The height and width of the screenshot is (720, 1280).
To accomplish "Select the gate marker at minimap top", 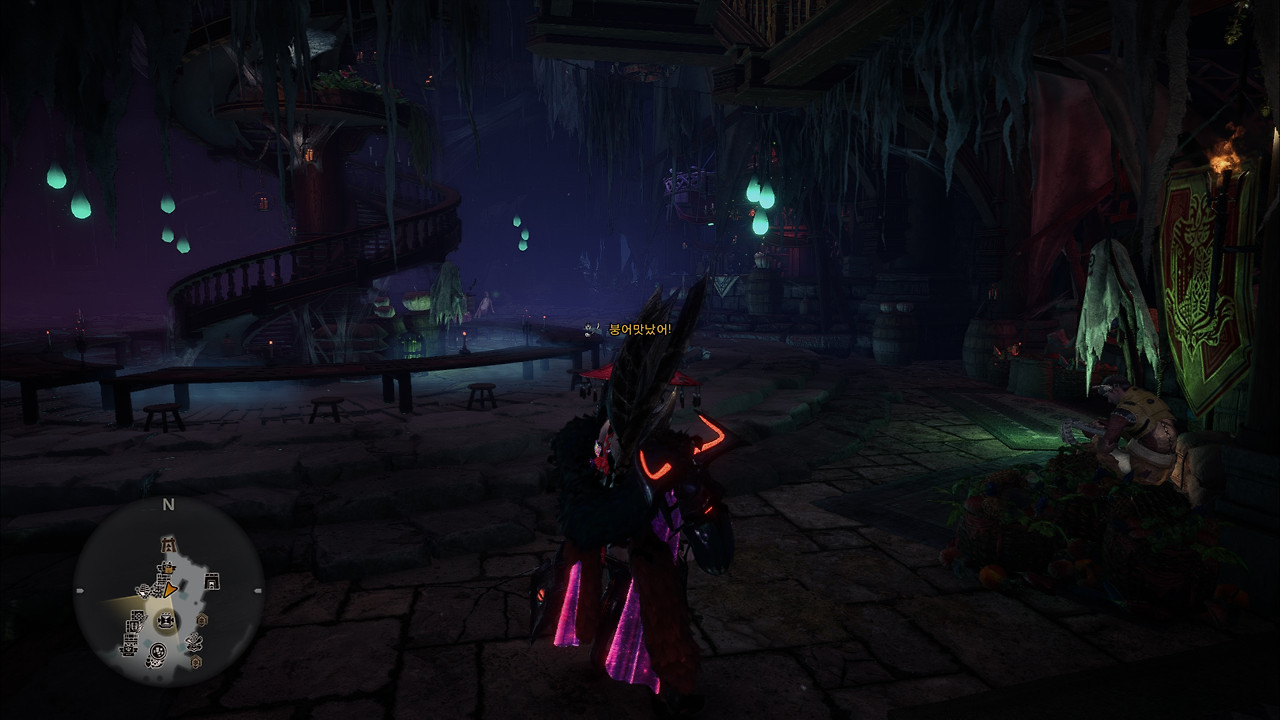I will point(168,545).
